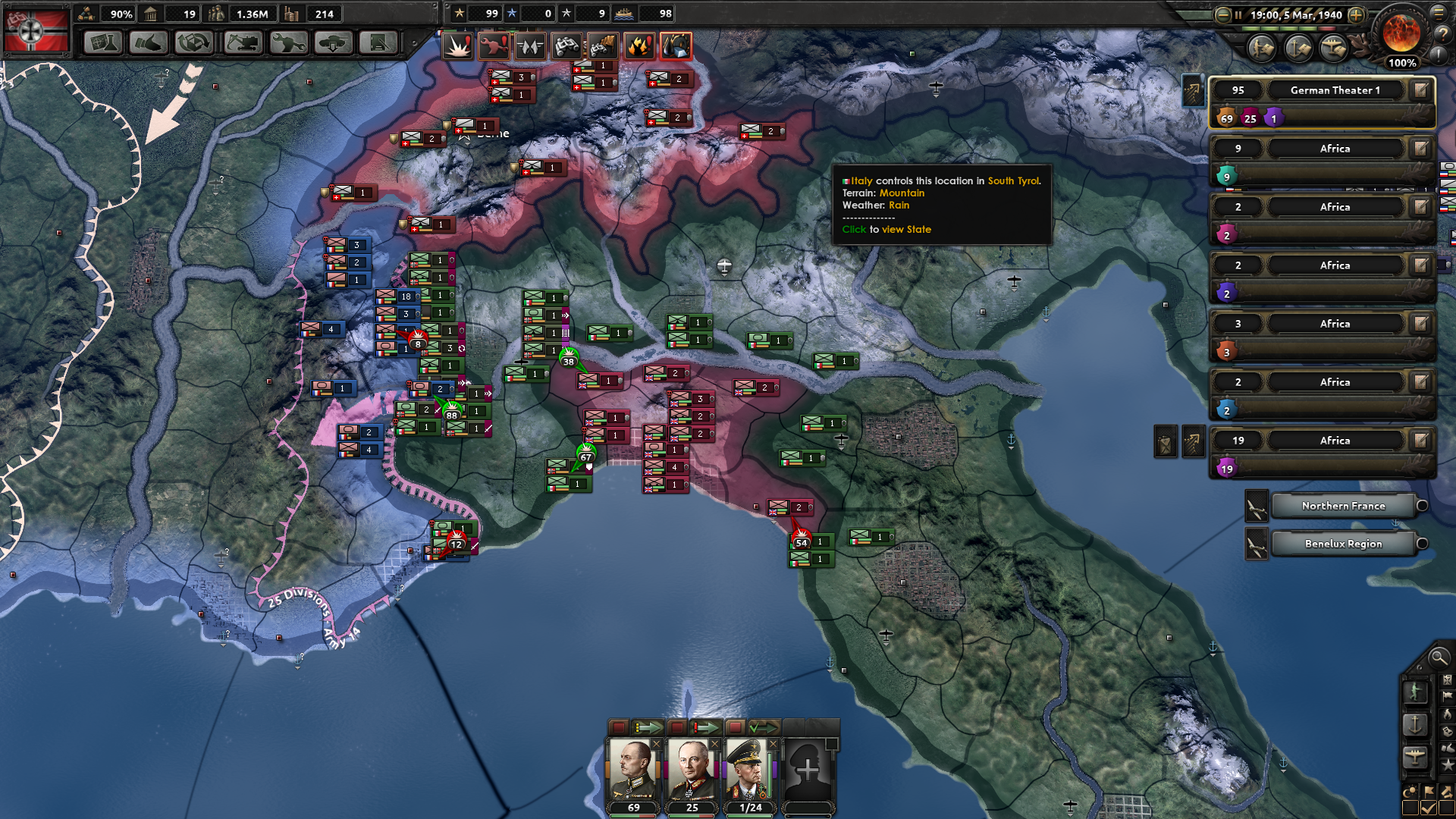The image size is (1456, 819).
Task: Rename German Theater 1 via notepad button
Action: [x=1420, y=89]
